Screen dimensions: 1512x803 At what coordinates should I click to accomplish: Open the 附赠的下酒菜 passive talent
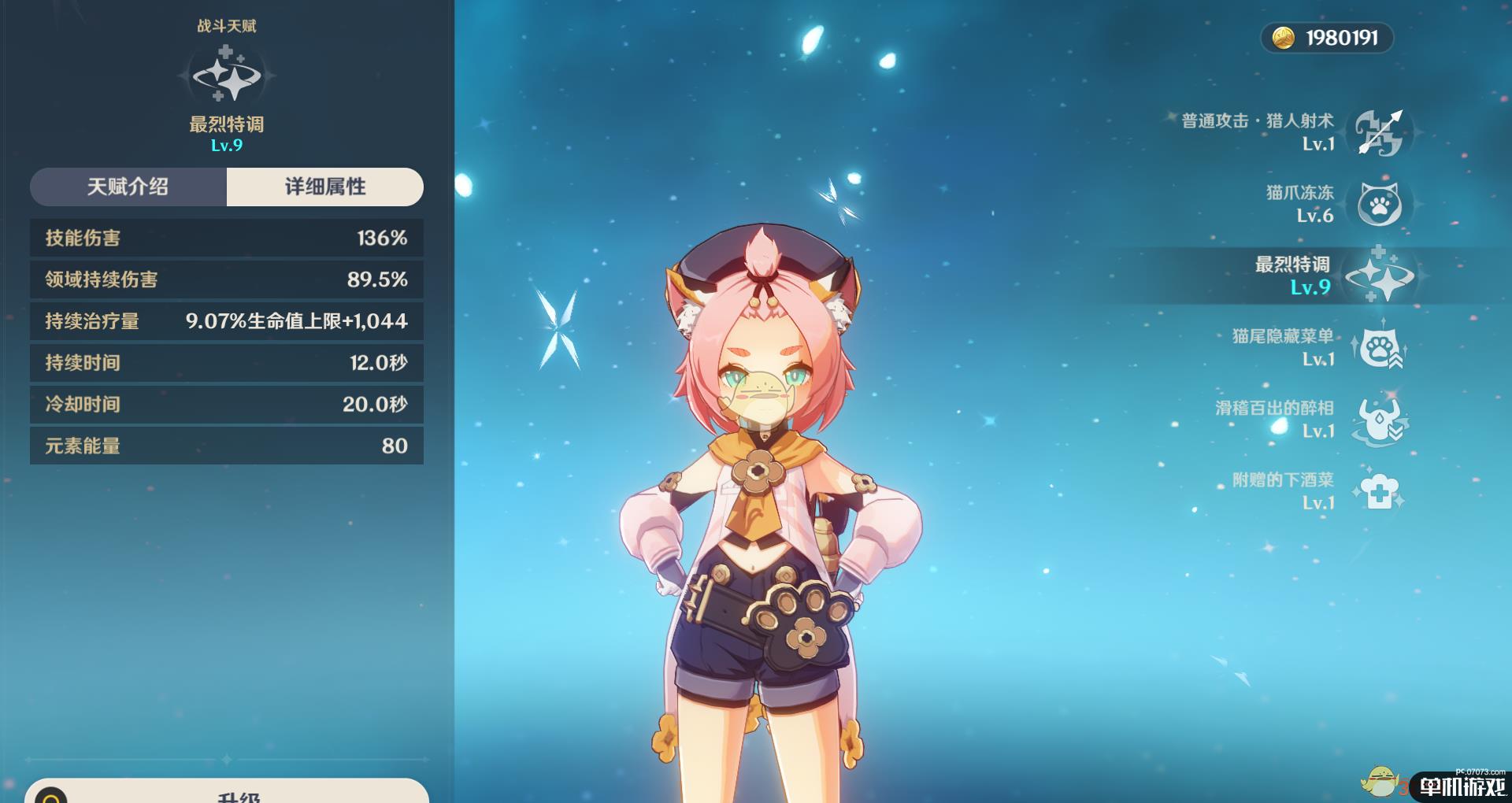click(1378, 491)
